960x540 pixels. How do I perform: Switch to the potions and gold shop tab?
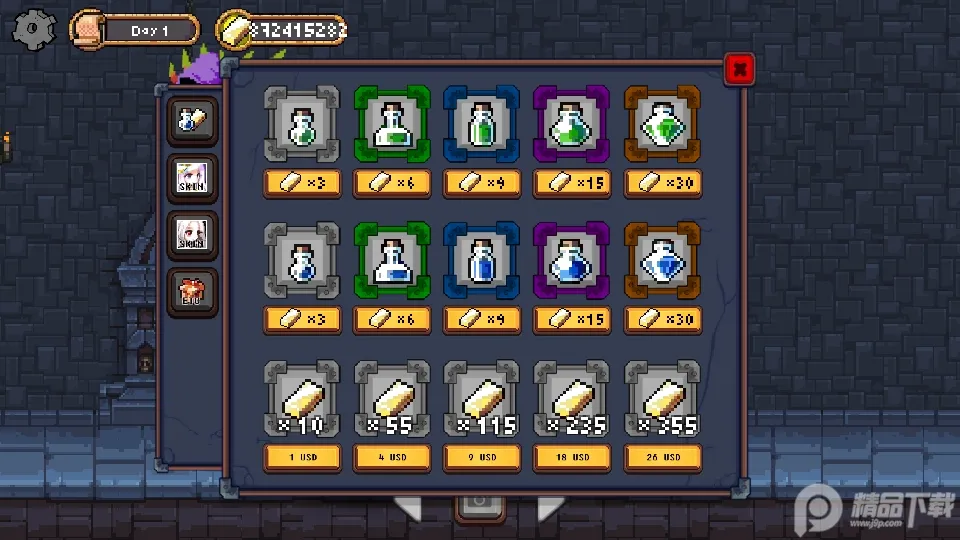[x=191, y=120]
